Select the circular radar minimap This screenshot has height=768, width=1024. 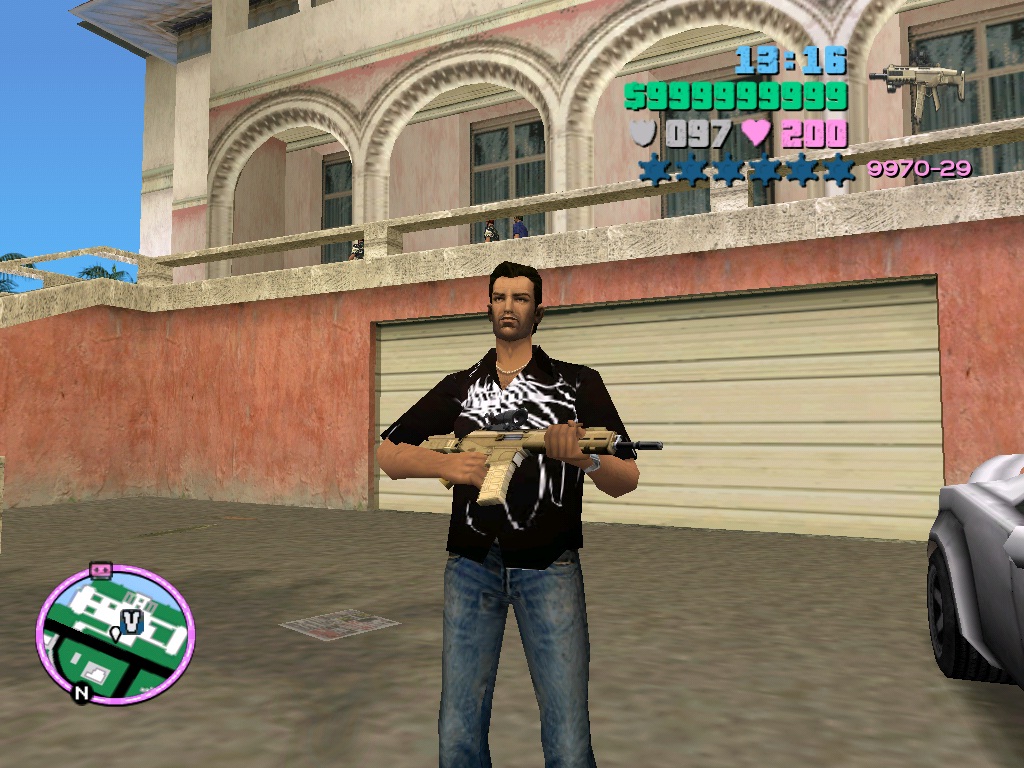point(115,635)
